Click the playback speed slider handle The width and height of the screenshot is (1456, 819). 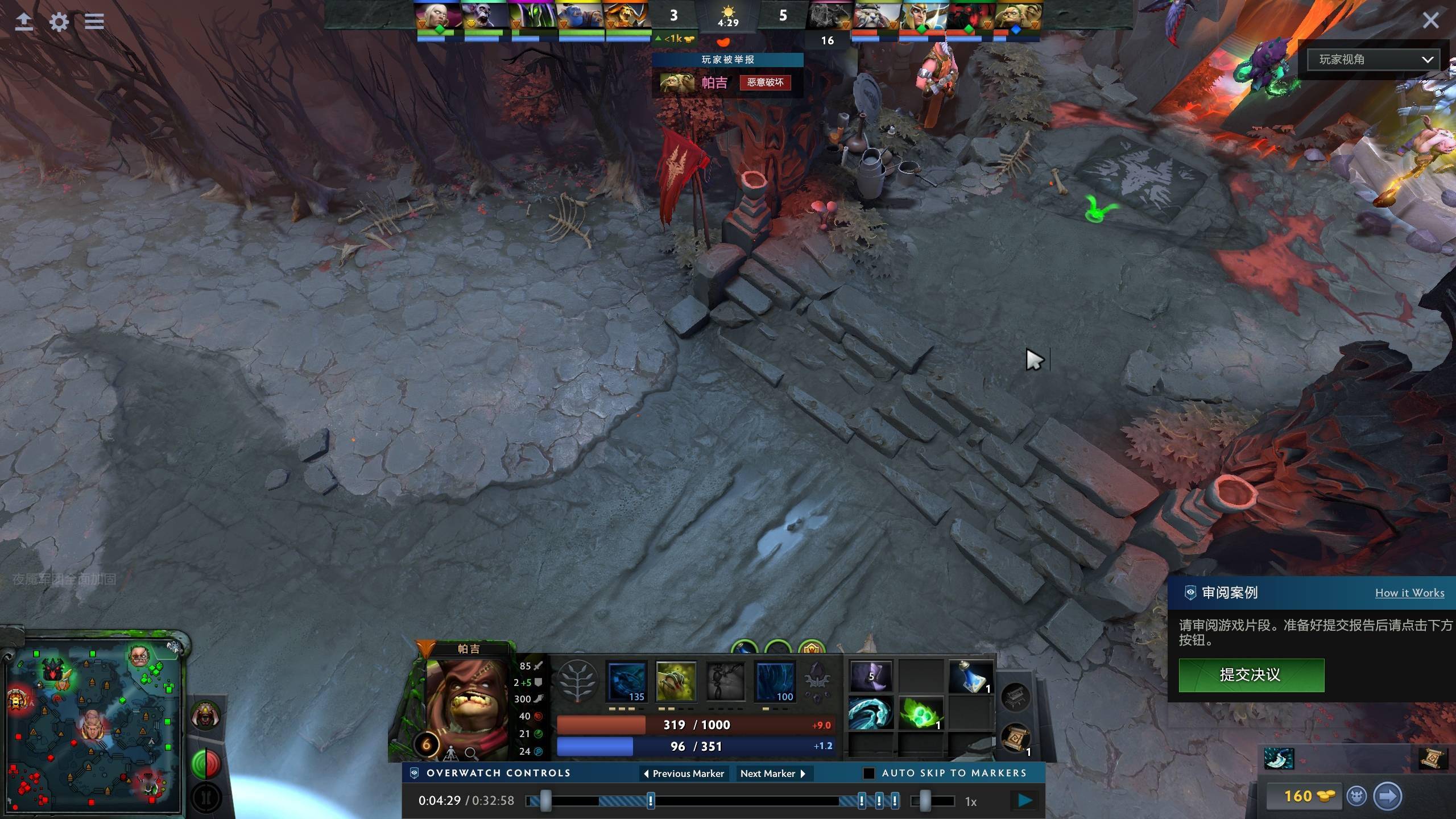925,801
